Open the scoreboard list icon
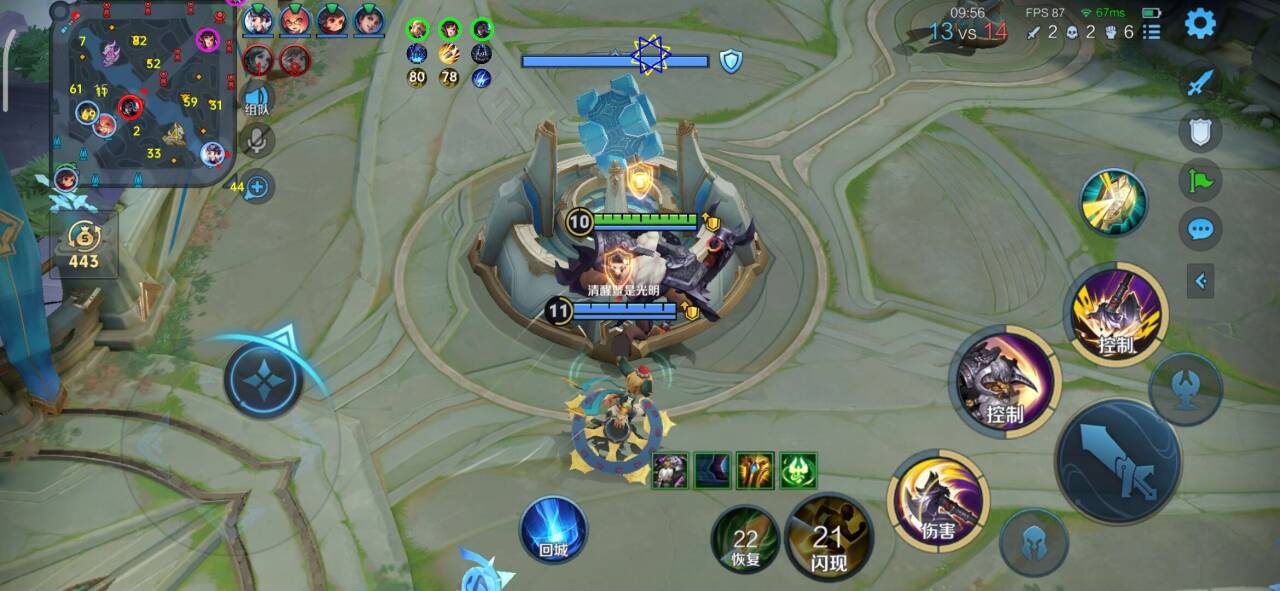 [1152, 32]
